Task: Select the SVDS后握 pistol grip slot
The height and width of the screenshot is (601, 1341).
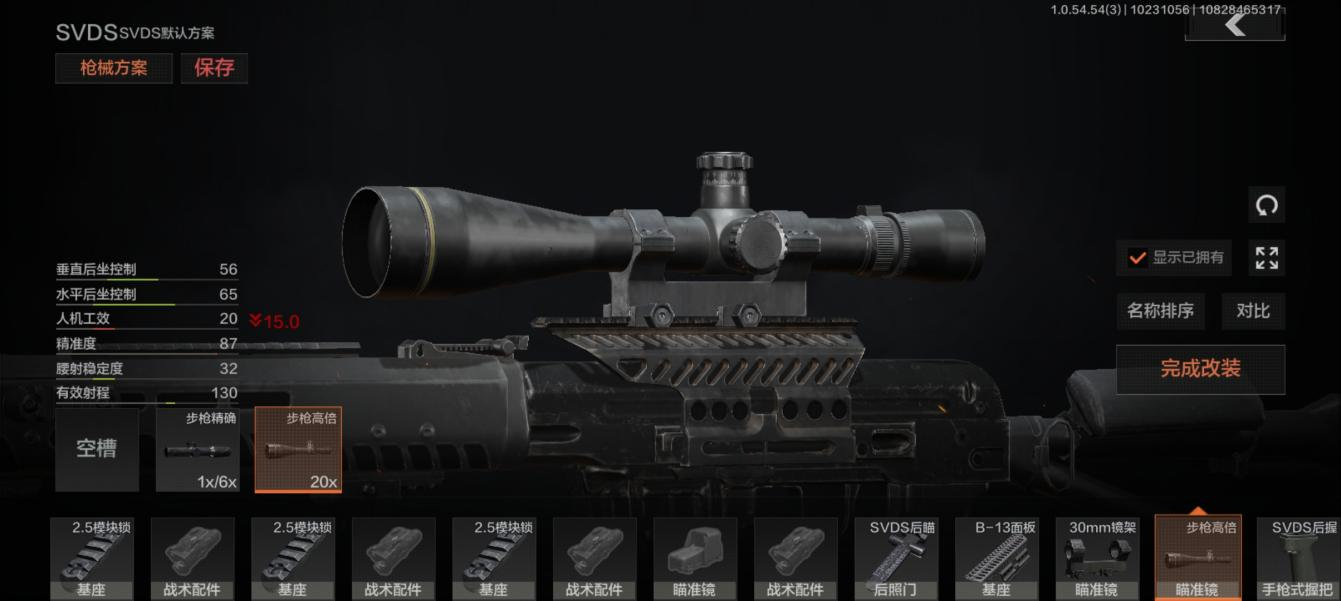Action: click(1298, 558)
